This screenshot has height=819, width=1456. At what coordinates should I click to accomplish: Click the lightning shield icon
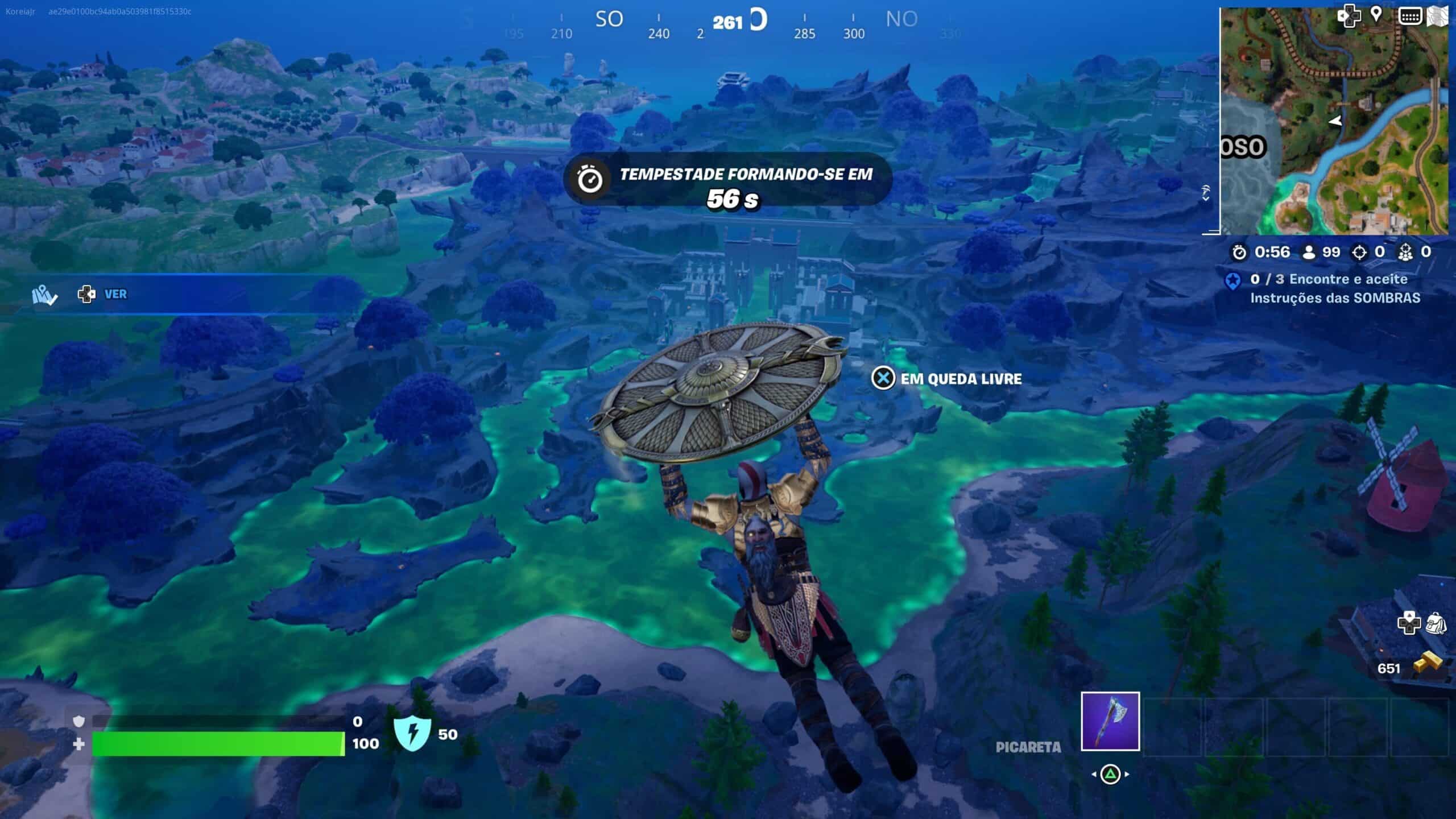click(x=412, y=733)
